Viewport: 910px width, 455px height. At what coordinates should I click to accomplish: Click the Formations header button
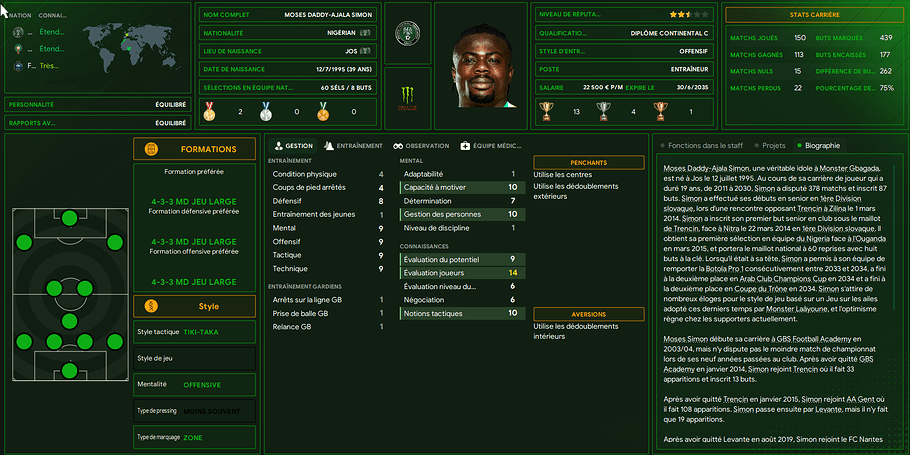pos(194,149)
